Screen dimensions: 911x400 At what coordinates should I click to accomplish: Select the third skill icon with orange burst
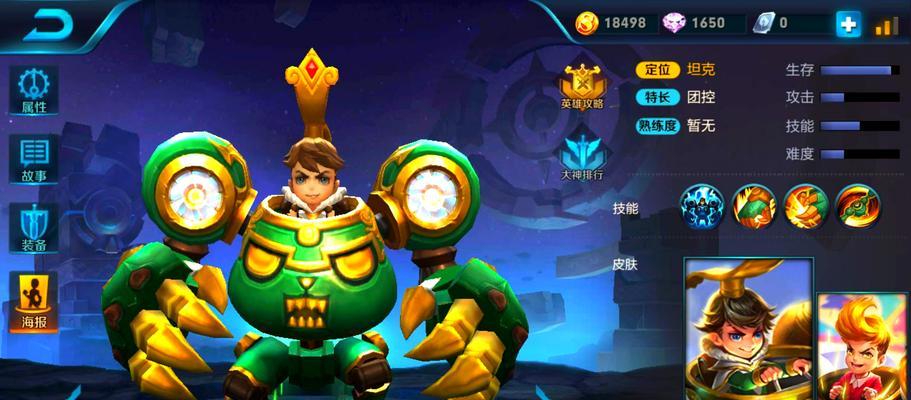tap(805, 205)
